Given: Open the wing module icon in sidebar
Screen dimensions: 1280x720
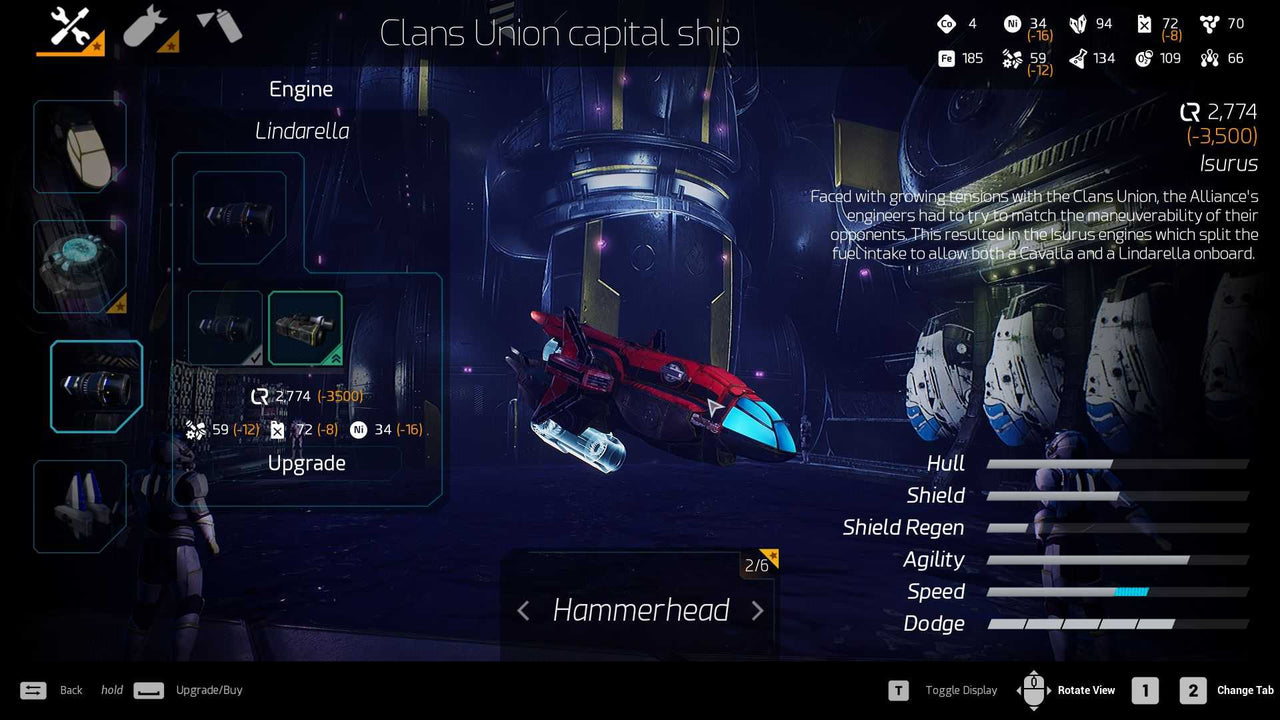Looking at the screenshot, I should (x=80, y=506).
